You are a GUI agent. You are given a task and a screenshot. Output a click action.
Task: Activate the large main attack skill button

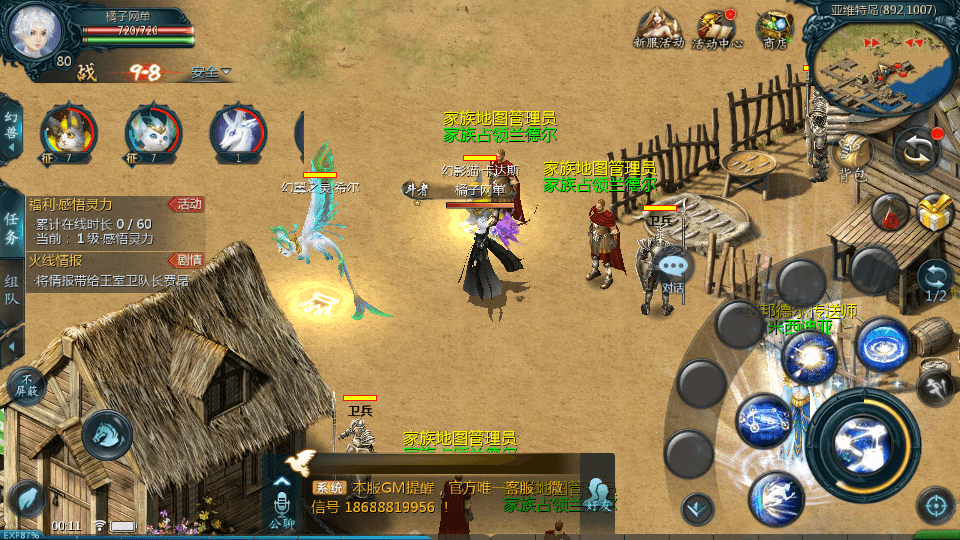(x=865, y=438)
